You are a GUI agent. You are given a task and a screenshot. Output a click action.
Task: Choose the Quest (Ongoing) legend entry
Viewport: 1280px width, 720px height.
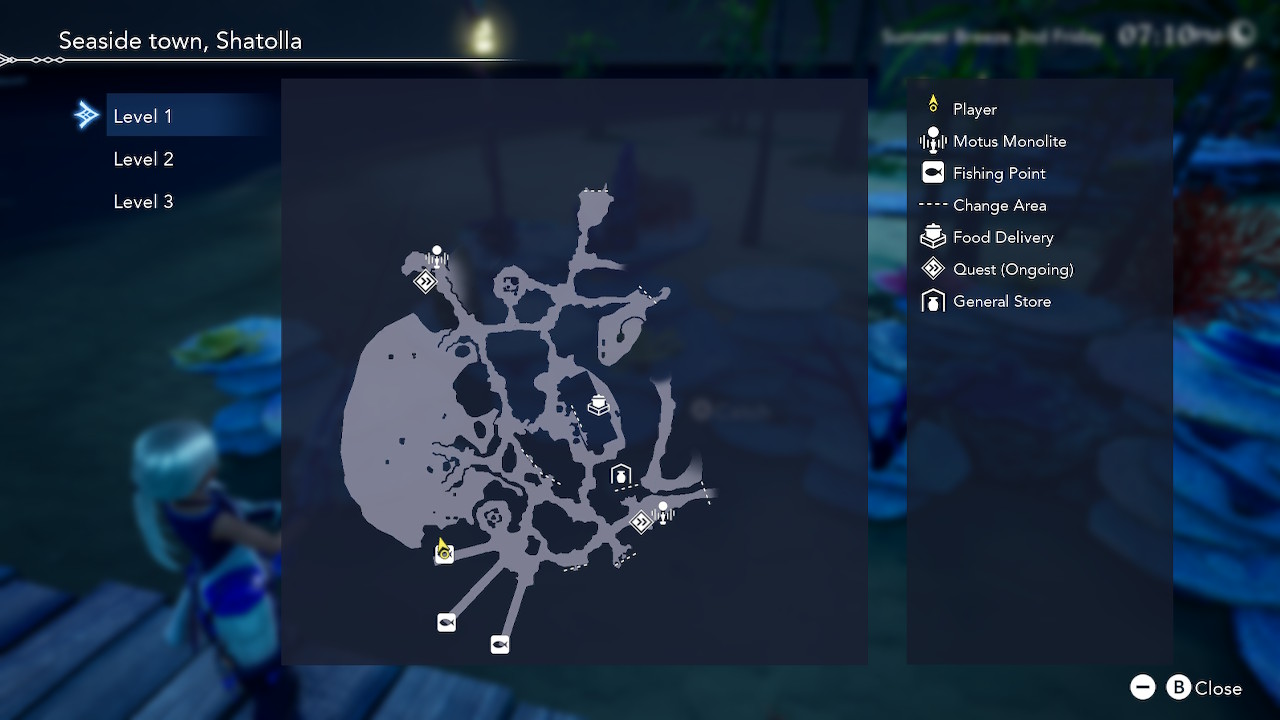[1013, 269]
